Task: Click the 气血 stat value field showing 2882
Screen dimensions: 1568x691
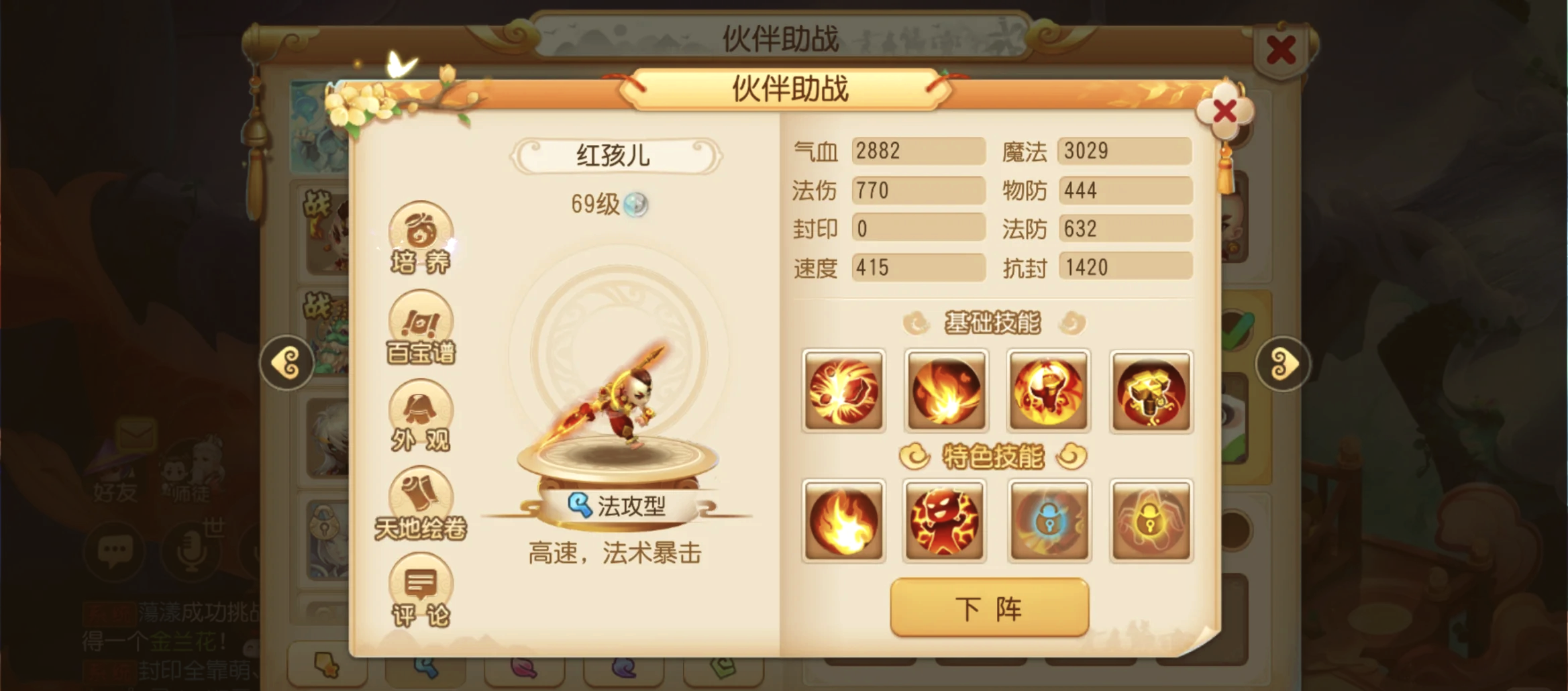Action: pyautogui.click(x=918, y=151)
